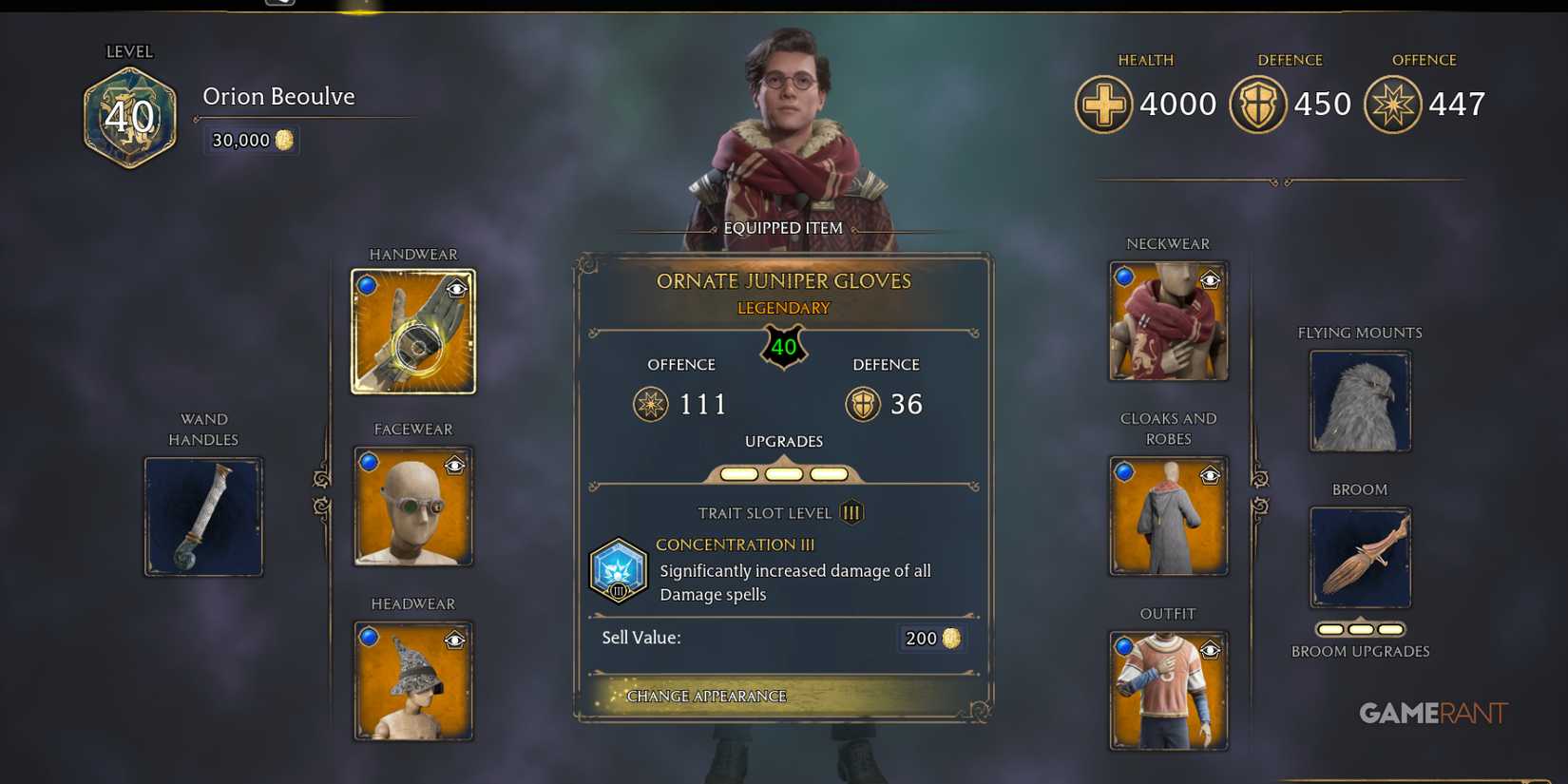Image resolution: width=1568 pixels, height=784 pixels.
Task: Select the Headwear slot with wizard hat
Action: (x=413, y=679)
